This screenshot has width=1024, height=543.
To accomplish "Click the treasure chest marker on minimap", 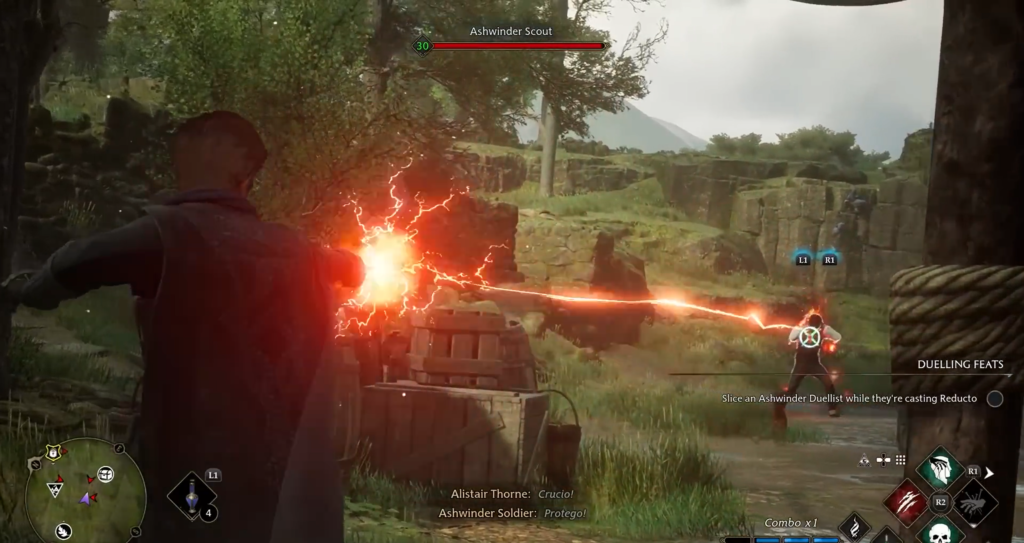I will 106,474.
